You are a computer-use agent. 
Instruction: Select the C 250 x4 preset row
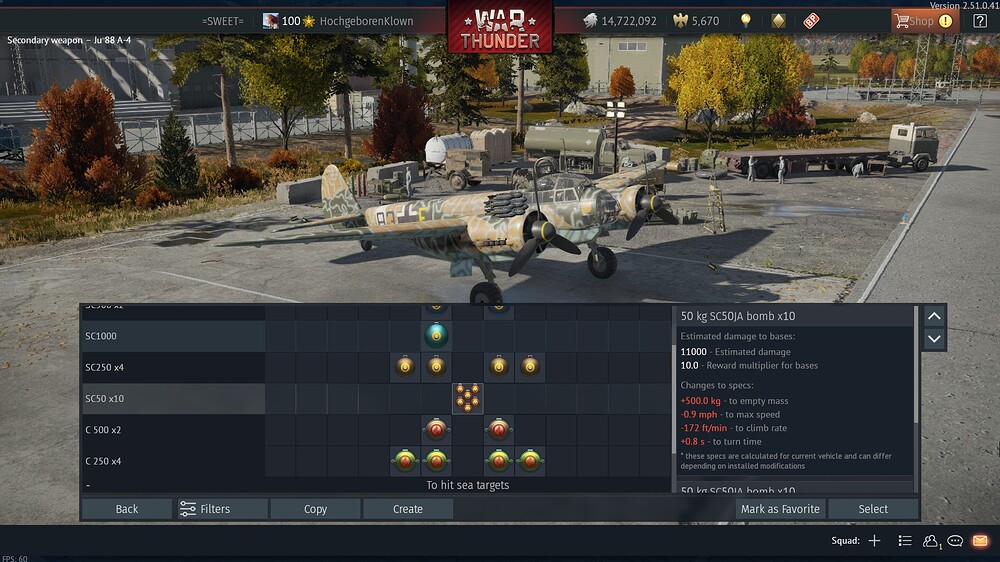[x=172, y=461]
